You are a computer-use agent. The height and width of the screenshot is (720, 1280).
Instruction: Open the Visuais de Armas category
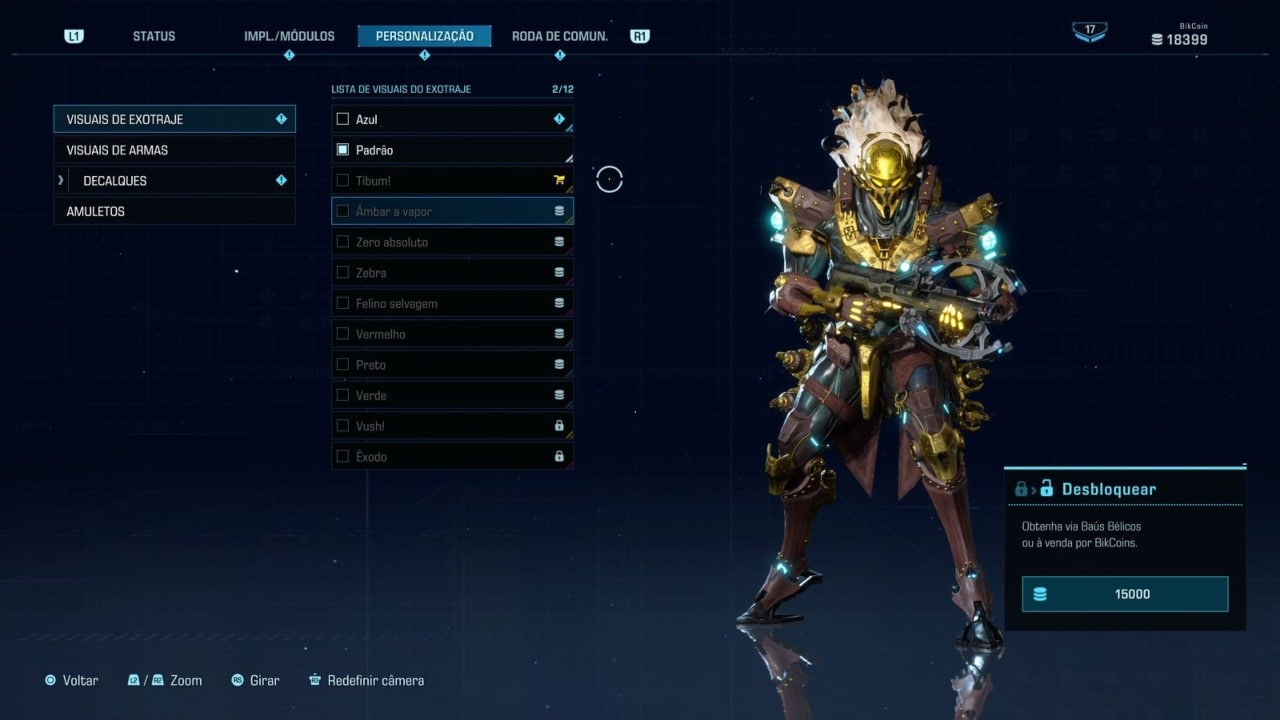pos(174,150)
